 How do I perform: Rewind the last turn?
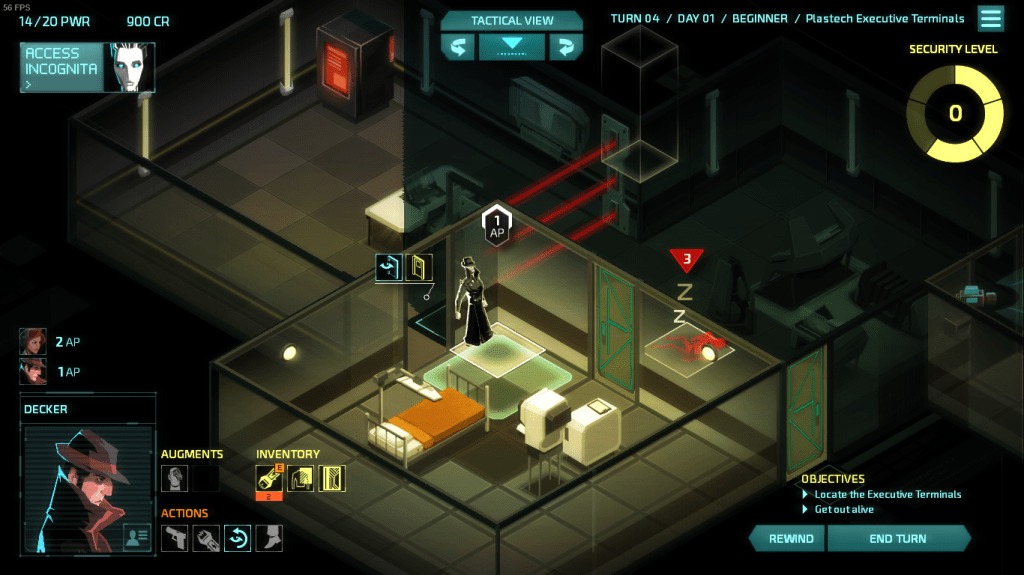[x=790, y=538]
